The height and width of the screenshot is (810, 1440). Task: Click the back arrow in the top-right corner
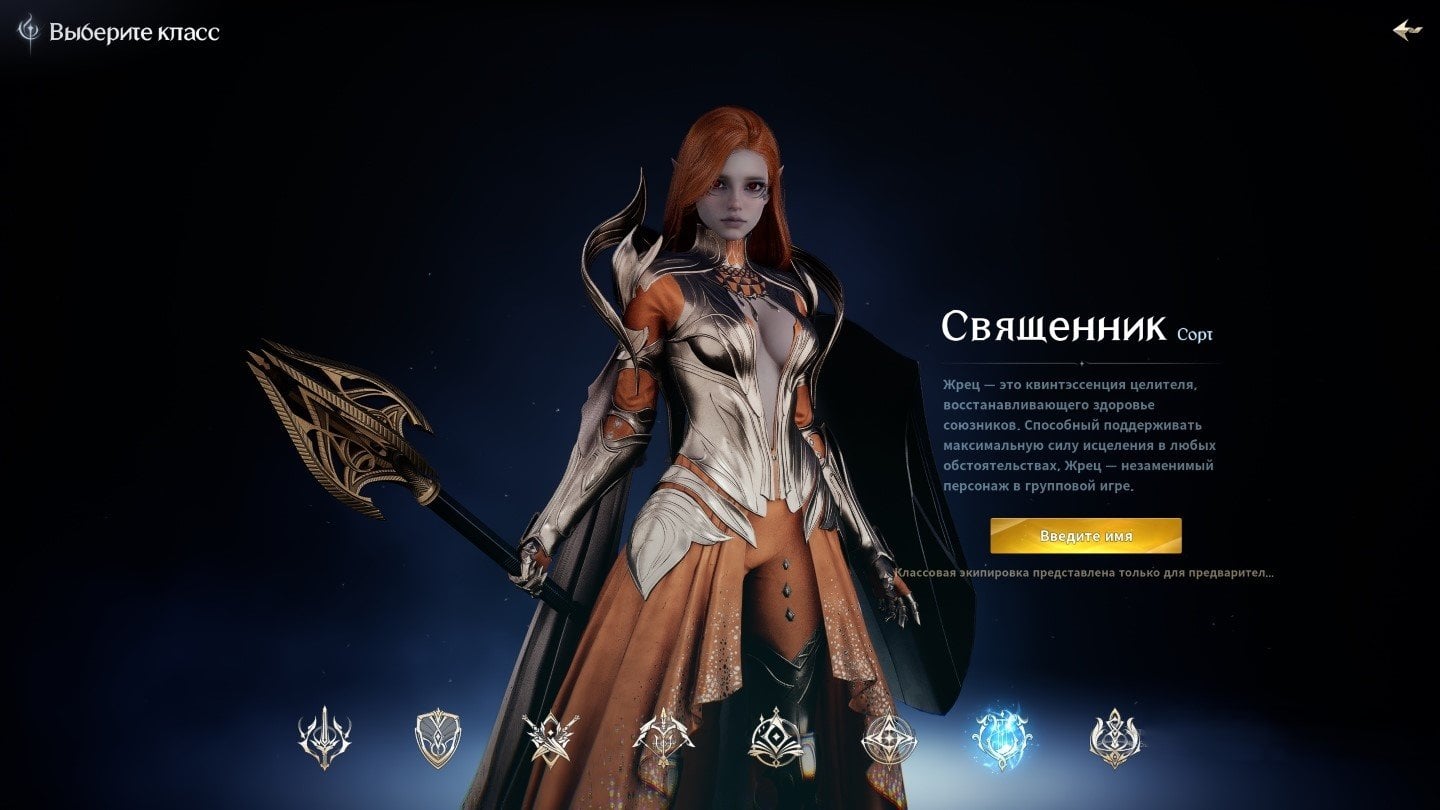1408,29
